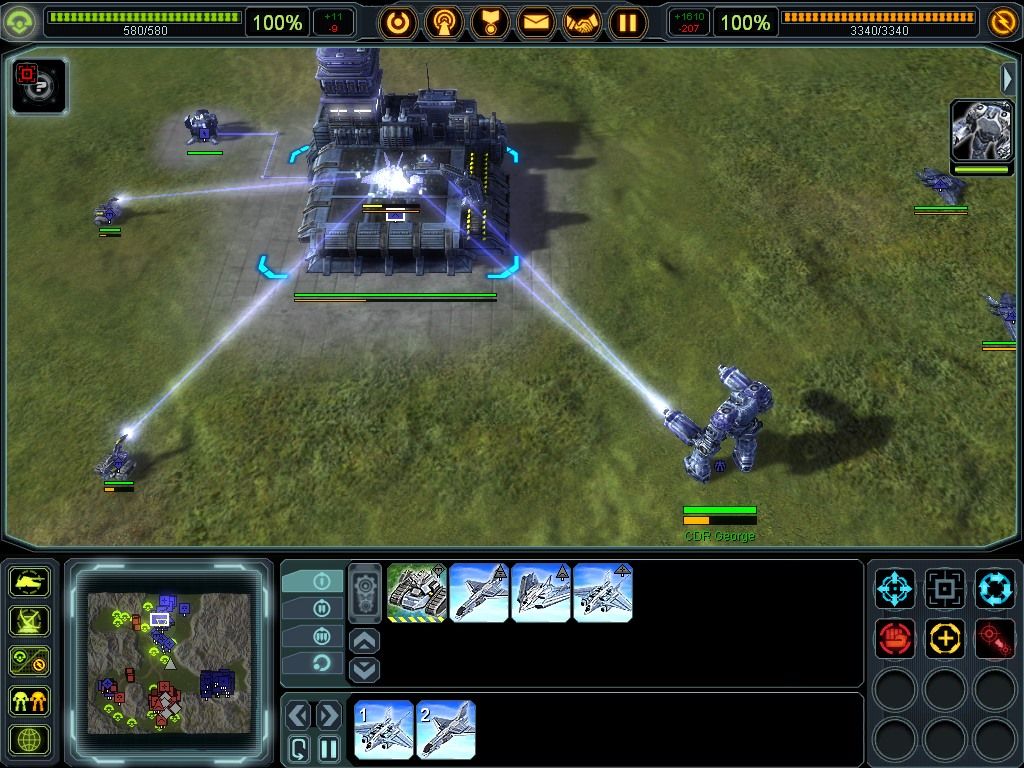Image resolution: width=1024 pixels, height=768 pixels.
Task: Select the commander portrait avatar
Action: [981, 131]
